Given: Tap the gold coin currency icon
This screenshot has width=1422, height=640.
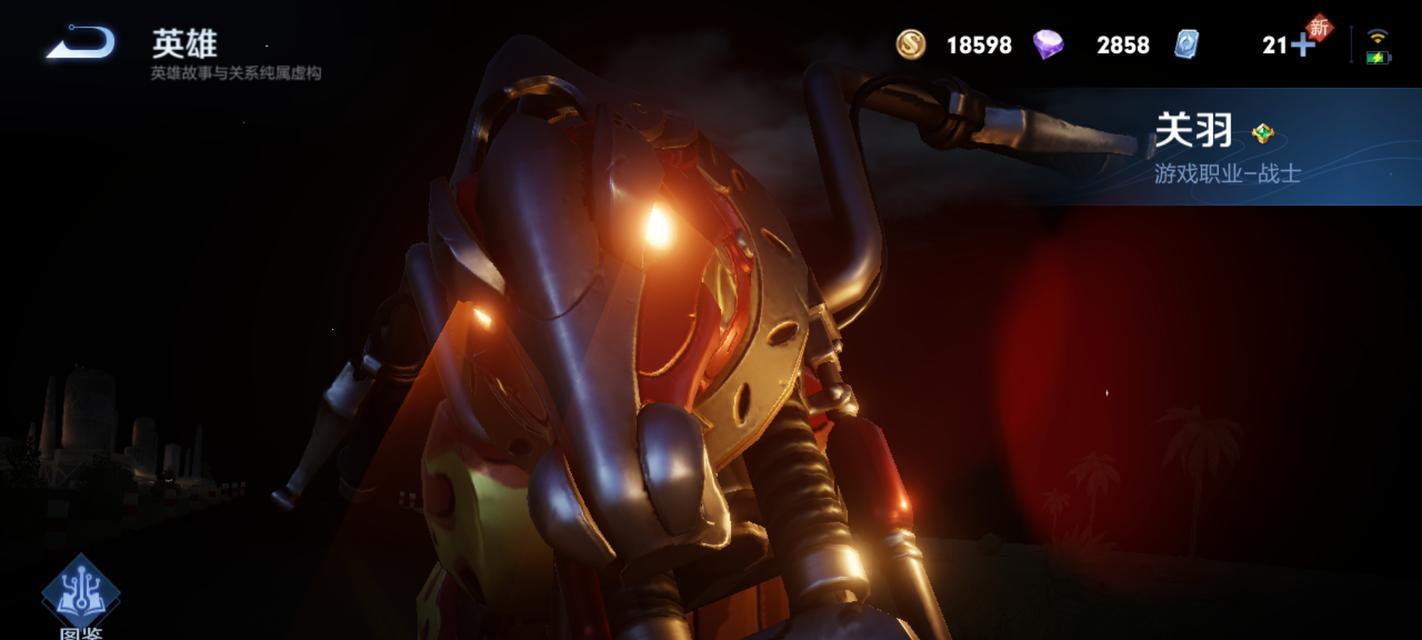Looking at the screenshot, I should coord(910,44).
